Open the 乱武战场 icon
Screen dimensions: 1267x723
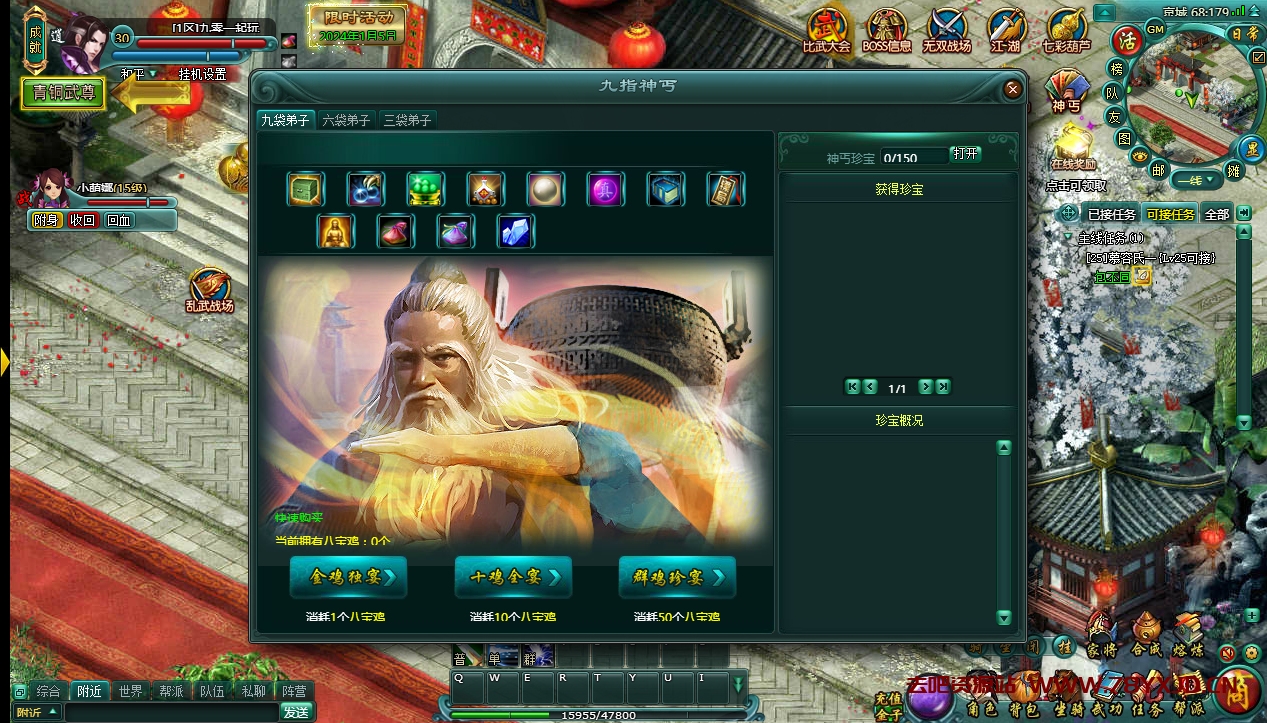(210, 290)
